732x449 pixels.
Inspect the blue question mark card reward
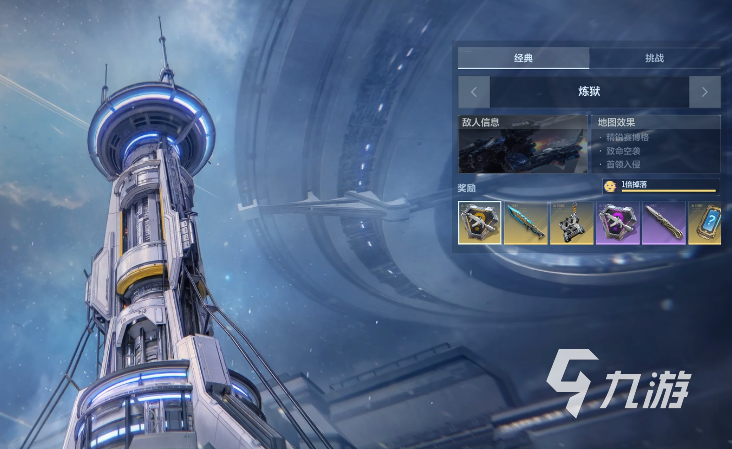(x=705, y=222)
